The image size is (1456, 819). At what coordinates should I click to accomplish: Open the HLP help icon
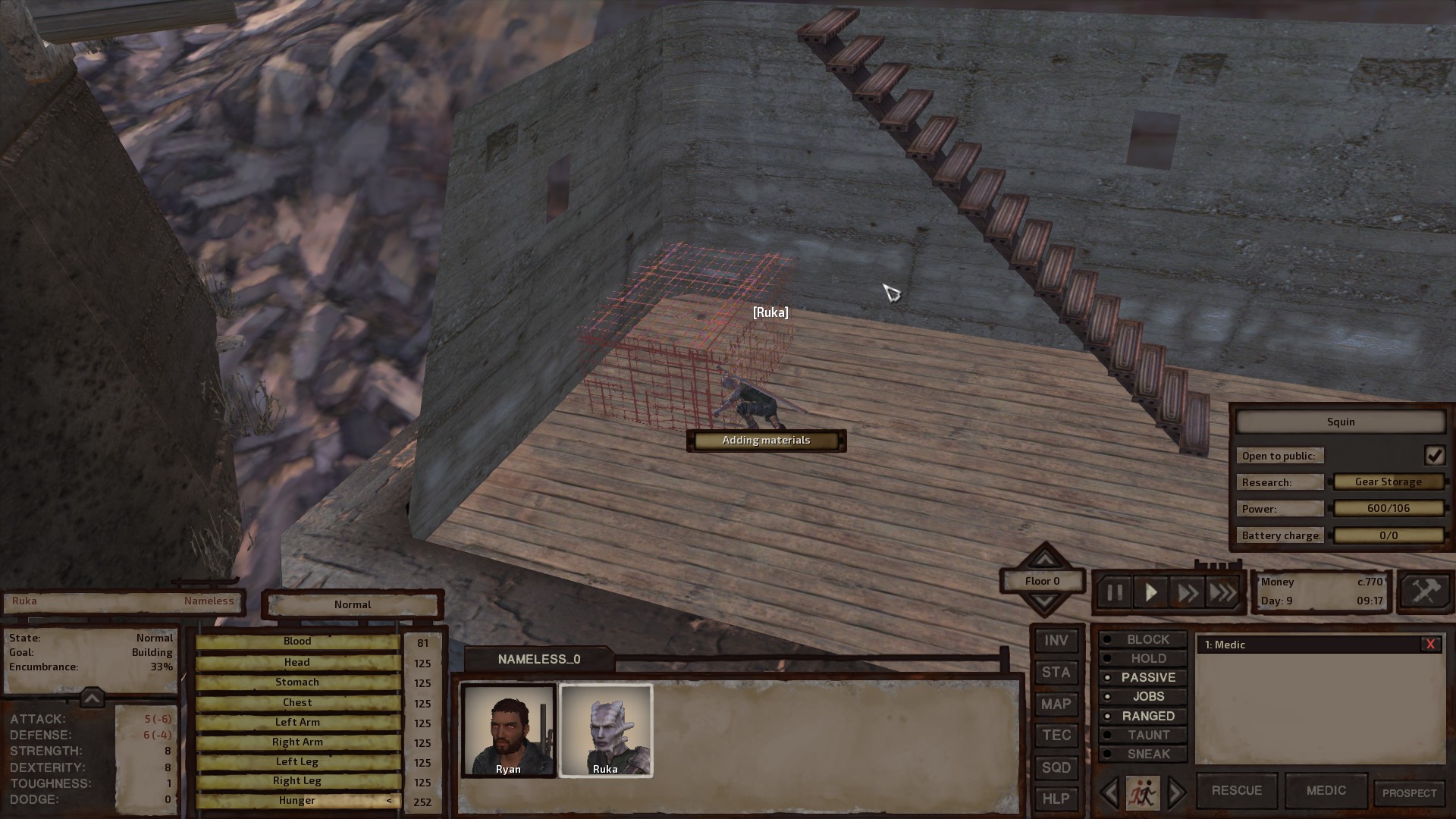pos(1056,799)
